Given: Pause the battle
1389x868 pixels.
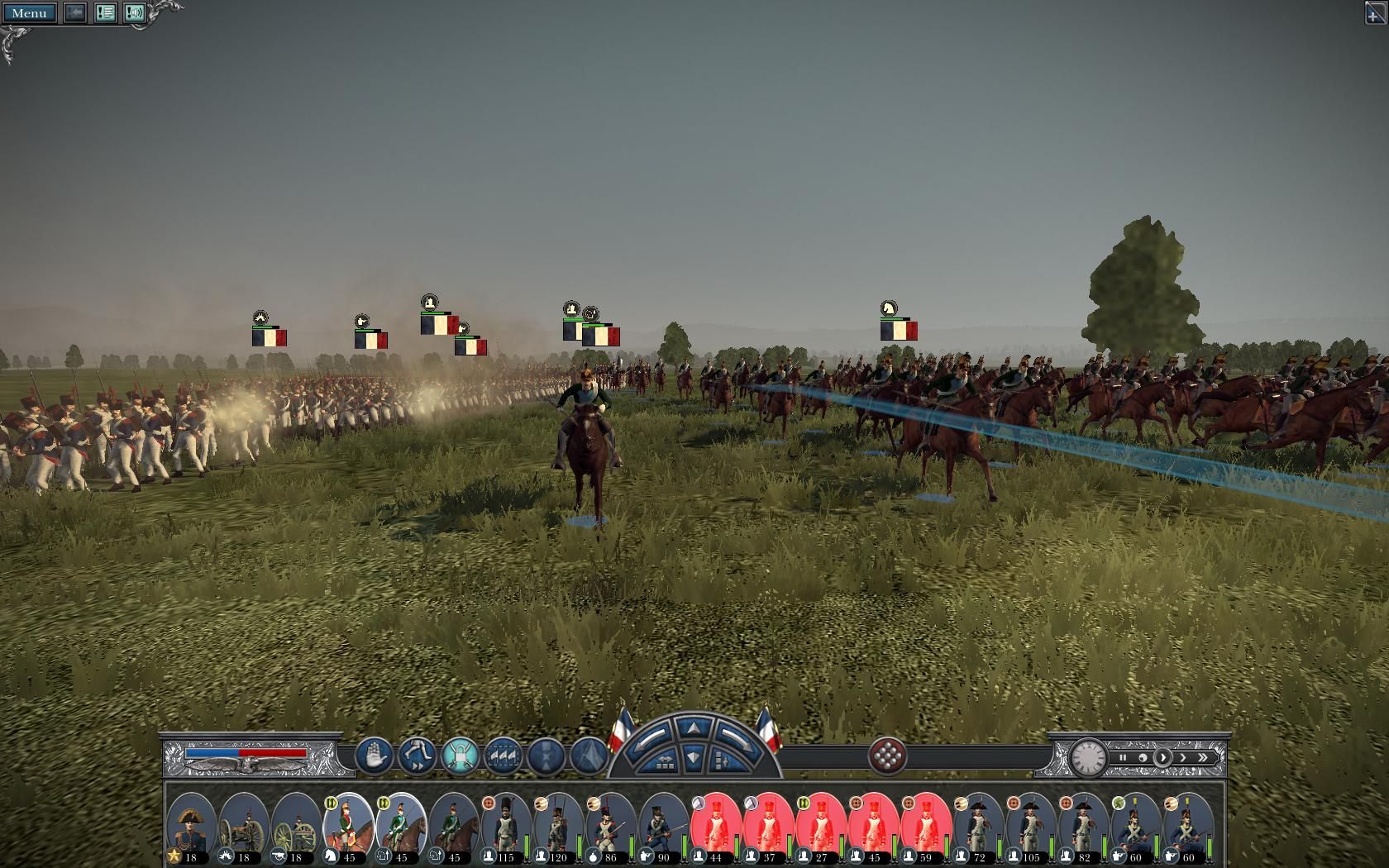Looking at the screenshot, I should coord(1123,757).
